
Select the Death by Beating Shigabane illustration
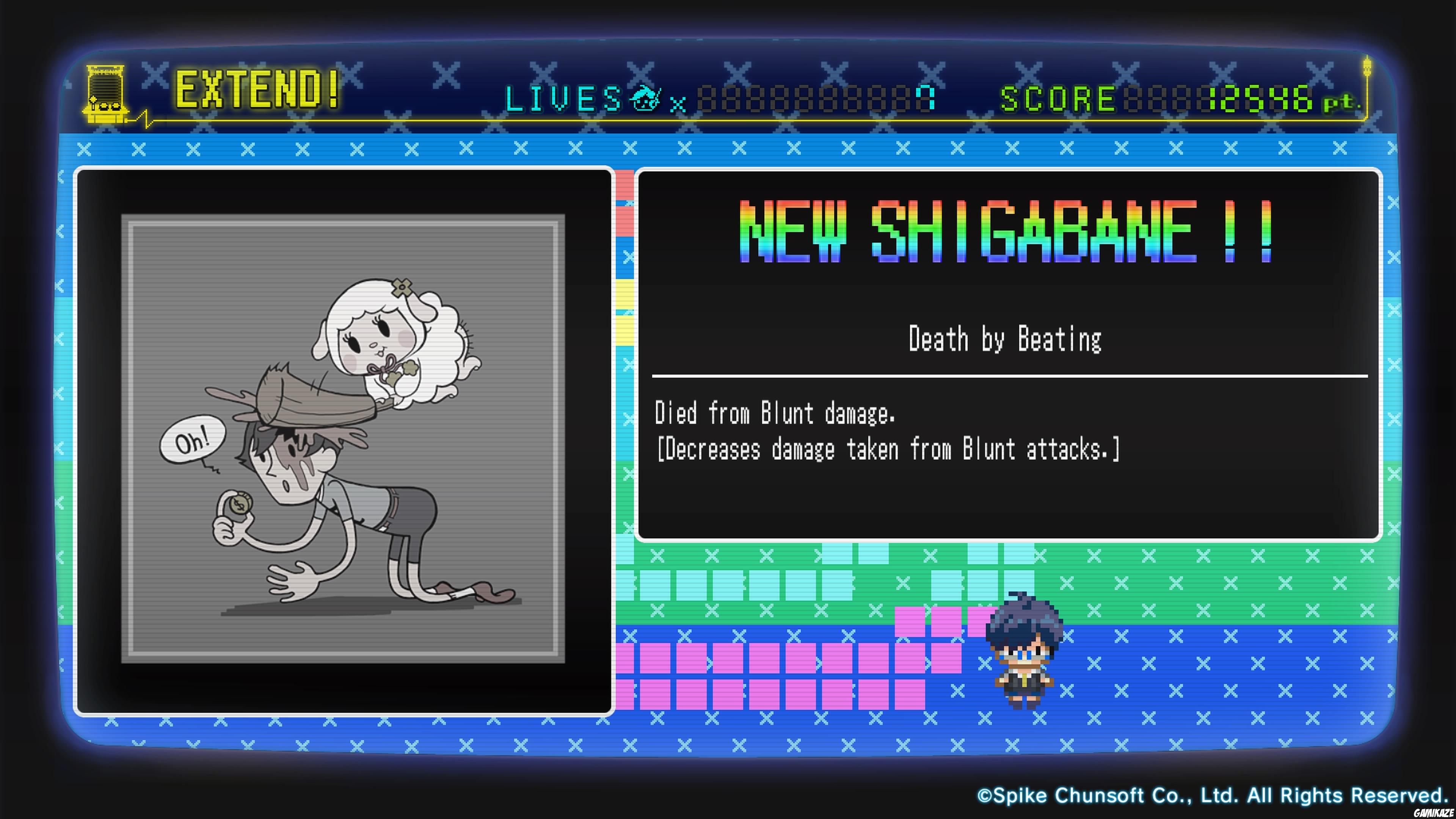(x=343, y=439)
